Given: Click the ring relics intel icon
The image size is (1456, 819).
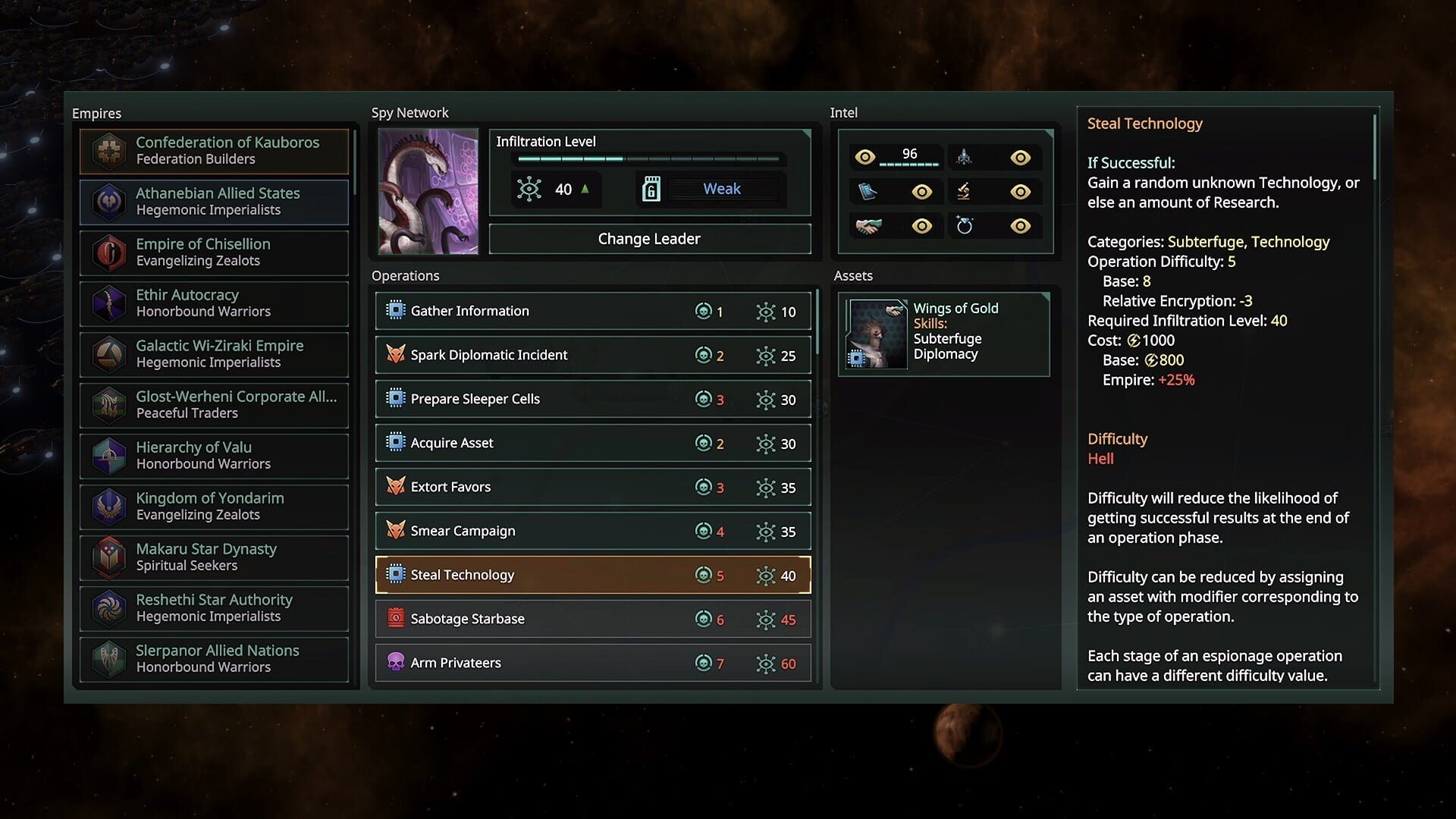Looking at the screenshot, I should [x=964, y=225].
